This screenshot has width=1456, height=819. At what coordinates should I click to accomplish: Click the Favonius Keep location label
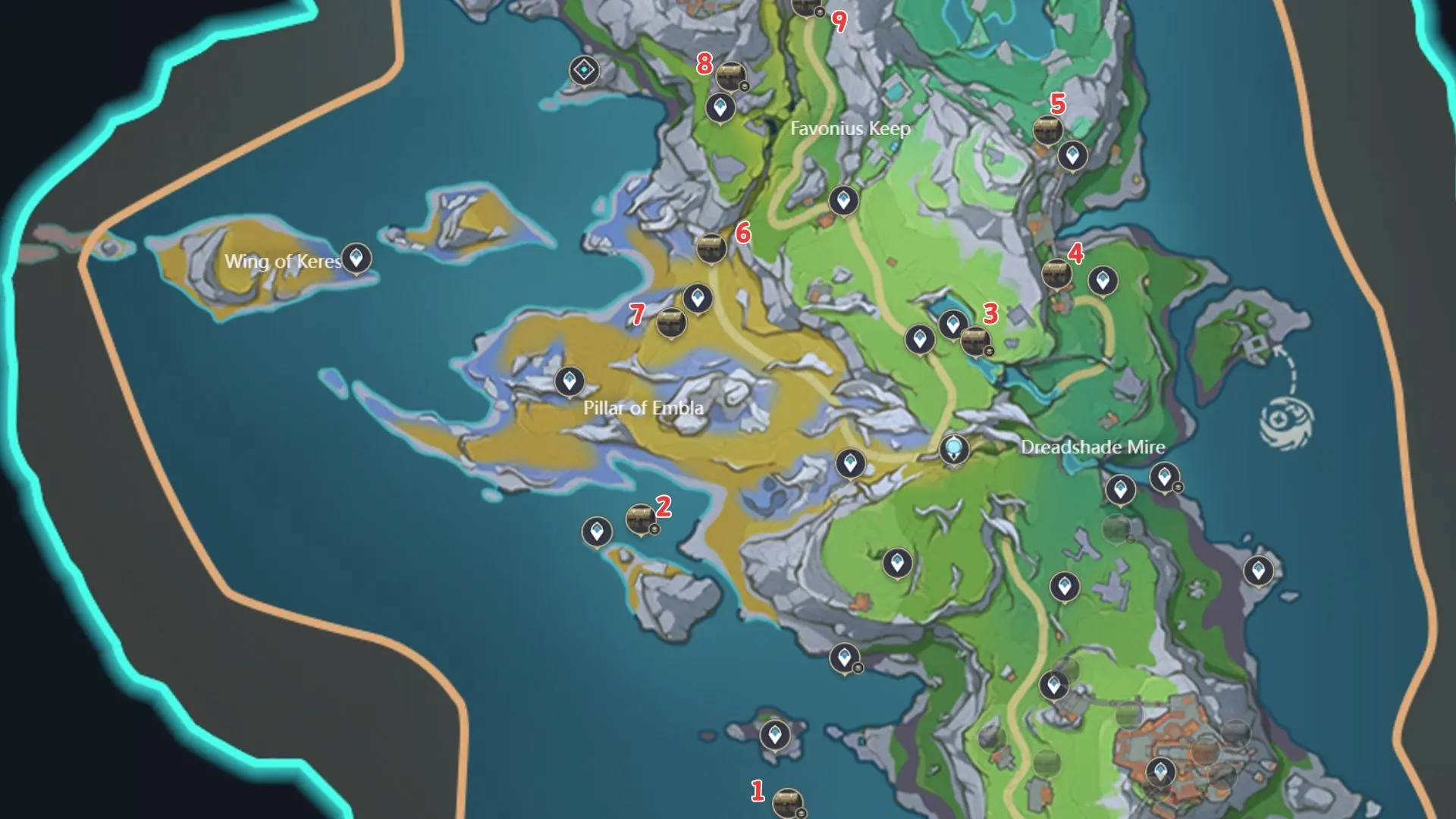[849, 129]
